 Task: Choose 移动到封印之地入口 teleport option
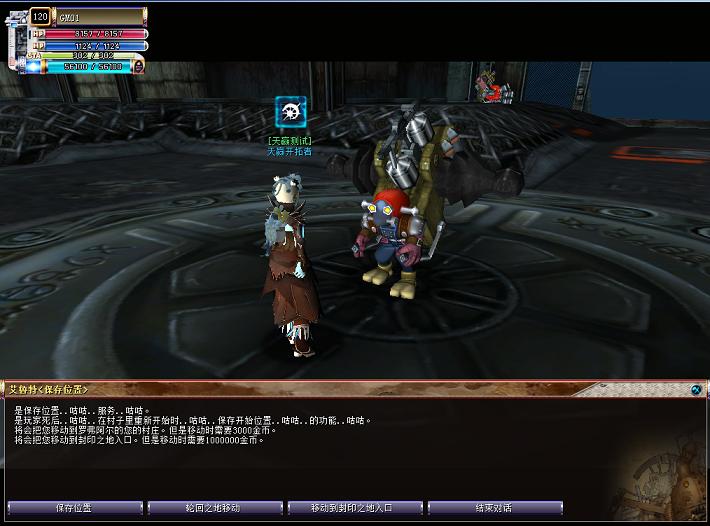pos(354,508)
